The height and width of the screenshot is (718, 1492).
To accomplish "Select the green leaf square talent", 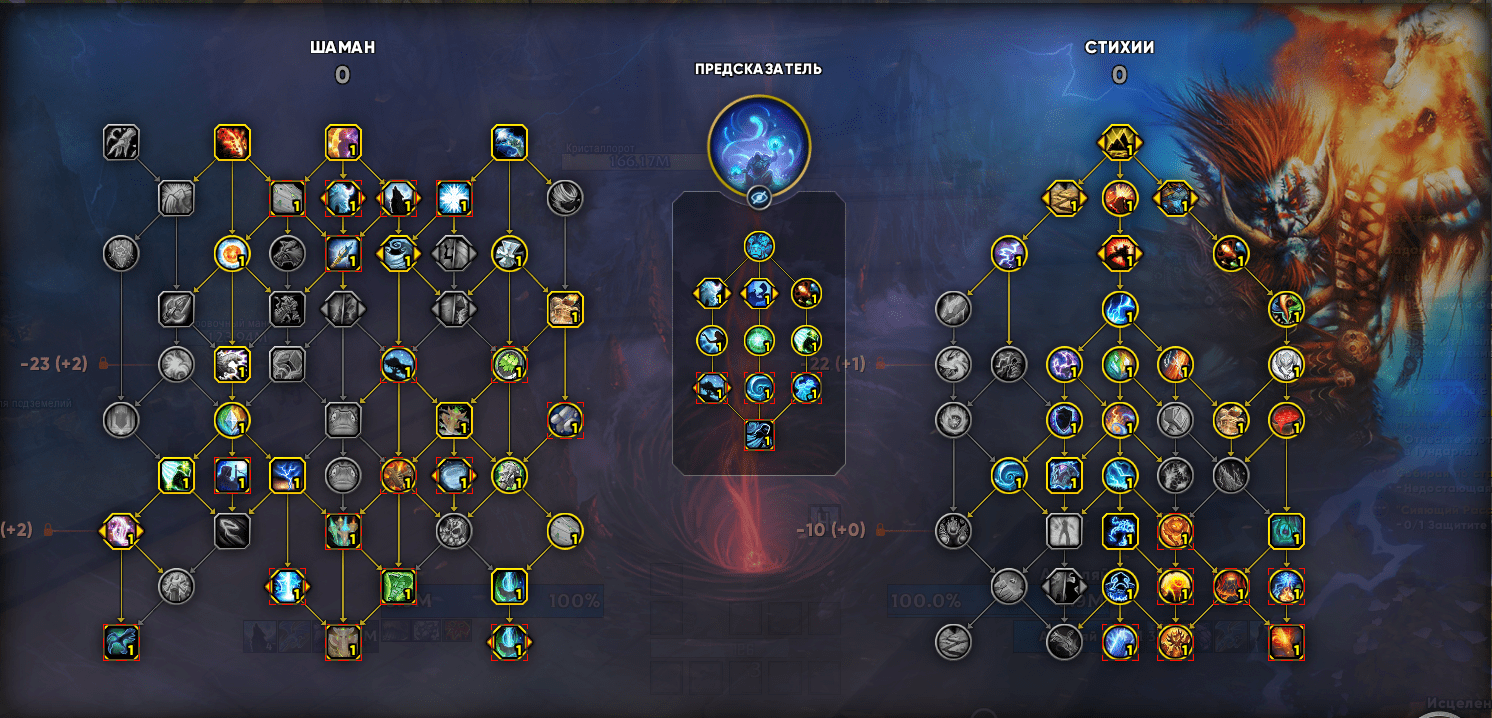I will (398, 586).
